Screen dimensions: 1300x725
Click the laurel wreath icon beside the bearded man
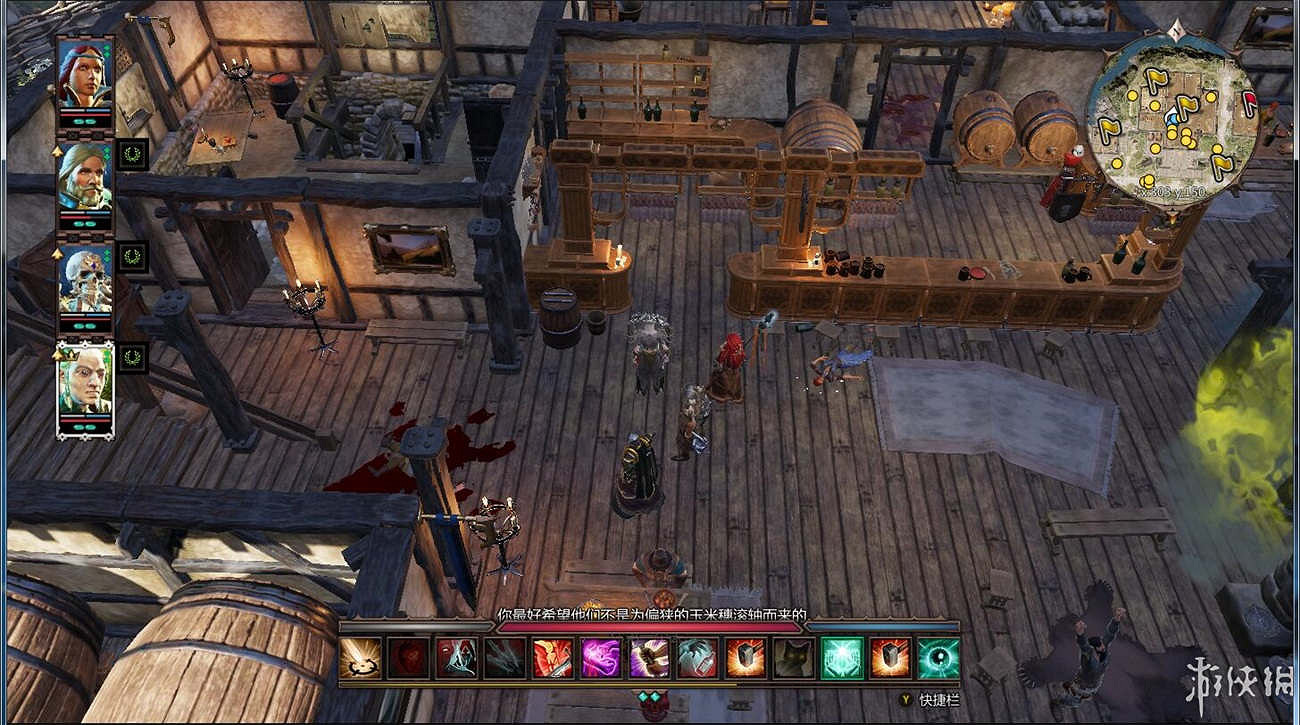point(132,154)
